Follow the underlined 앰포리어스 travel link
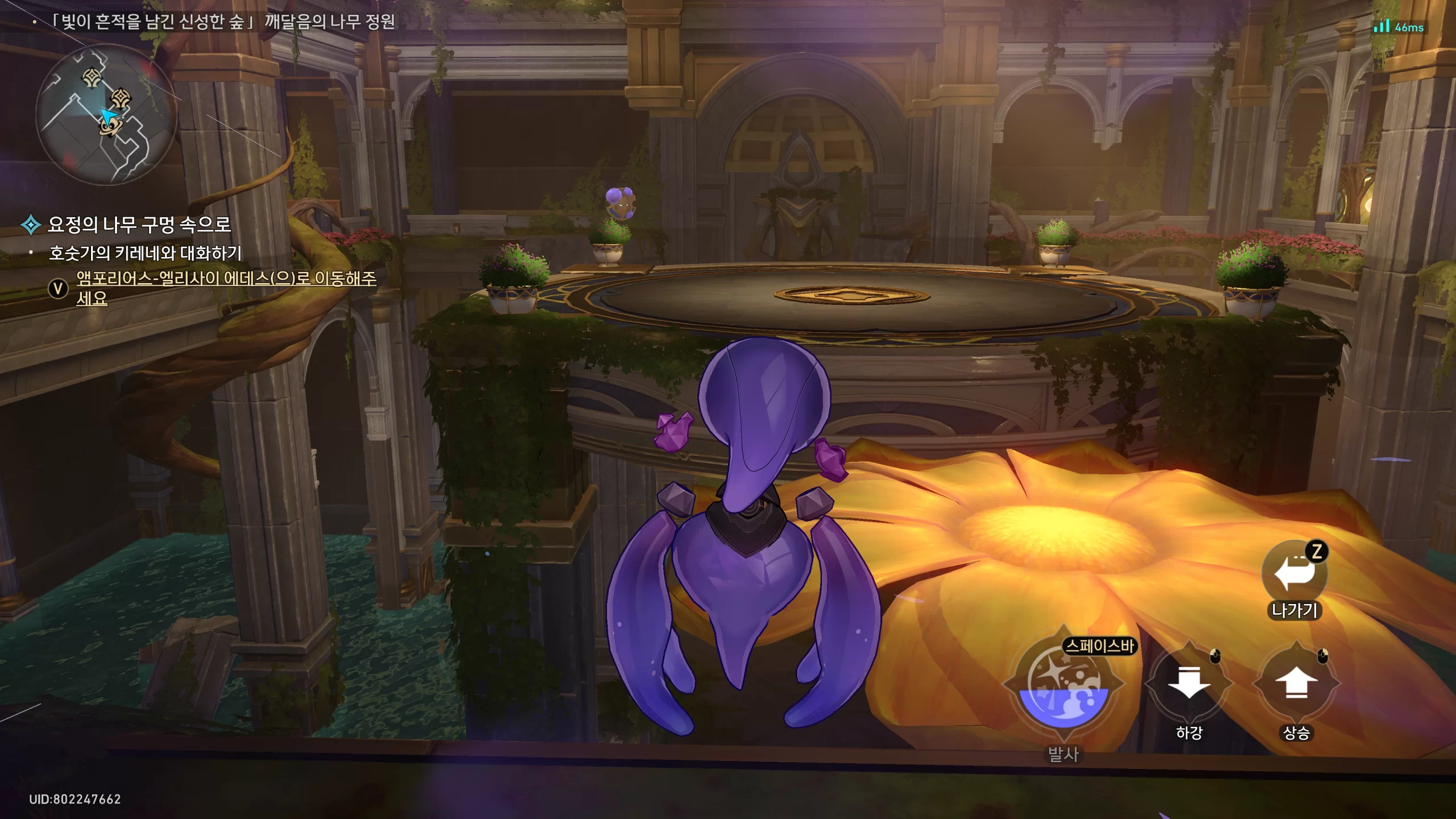The height and width of the screenshot is (819, 1456). click(x=226, y=279)
